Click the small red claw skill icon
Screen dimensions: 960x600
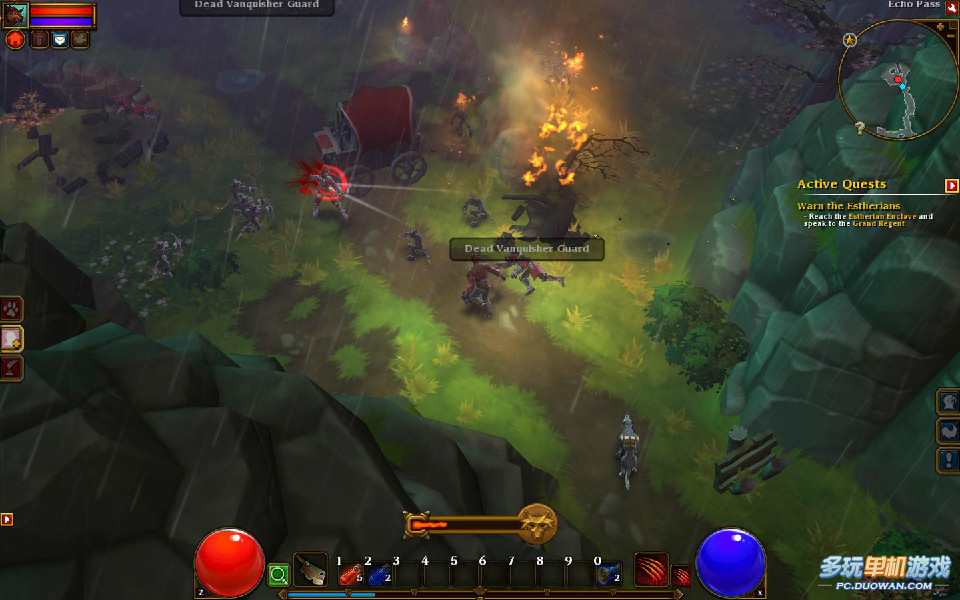tap(681, 575)
